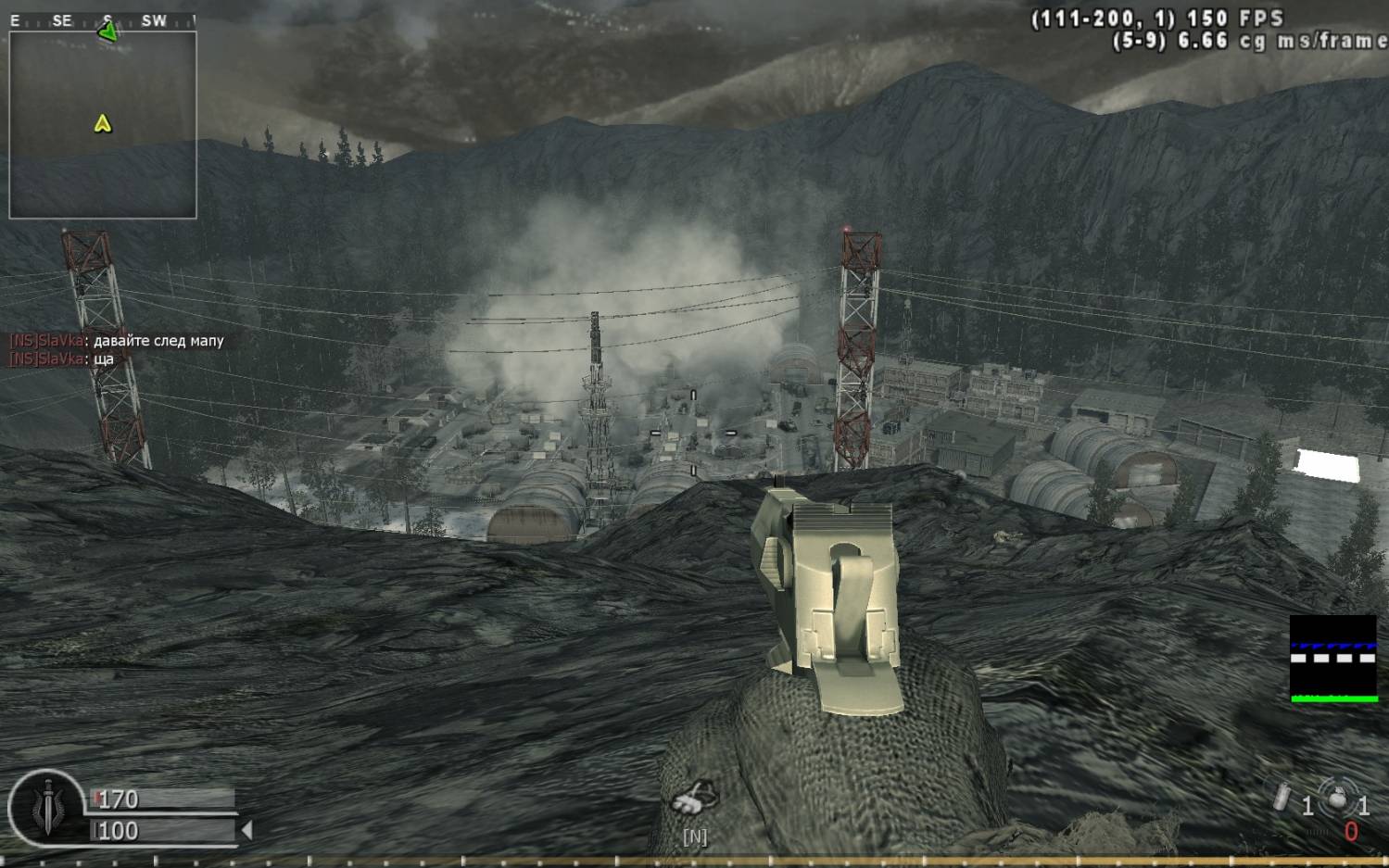Click the dagger emblem icon

47,808
